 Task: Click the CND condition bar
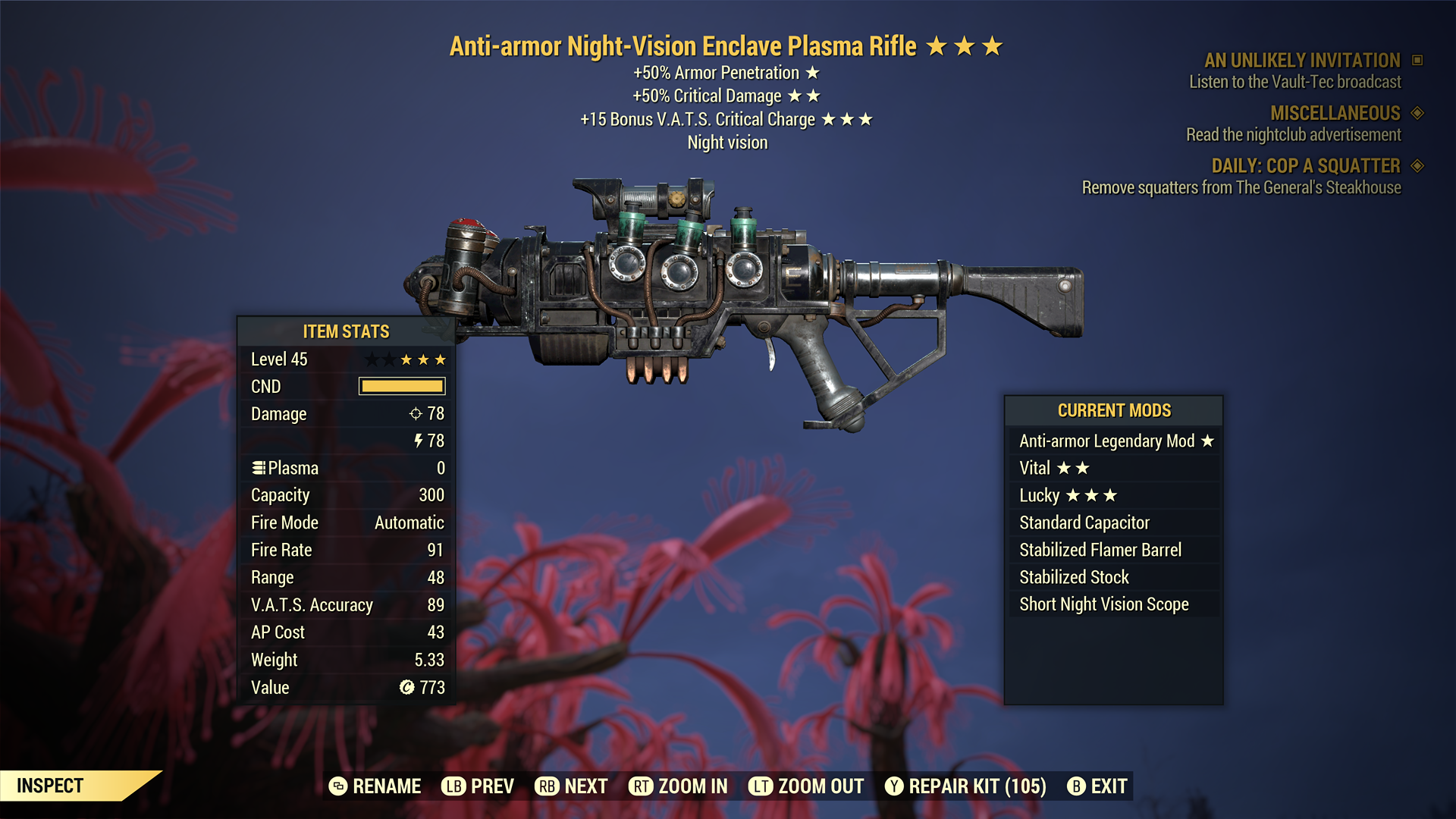point(402,387)
